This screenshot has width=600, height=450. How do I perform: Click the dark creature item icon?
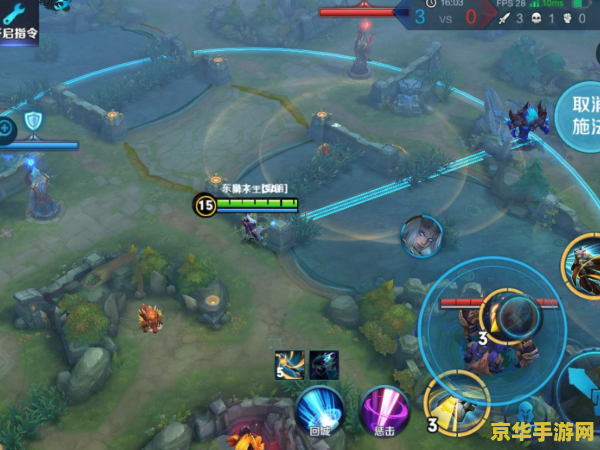pyautogui.click(x=324, y=365)
